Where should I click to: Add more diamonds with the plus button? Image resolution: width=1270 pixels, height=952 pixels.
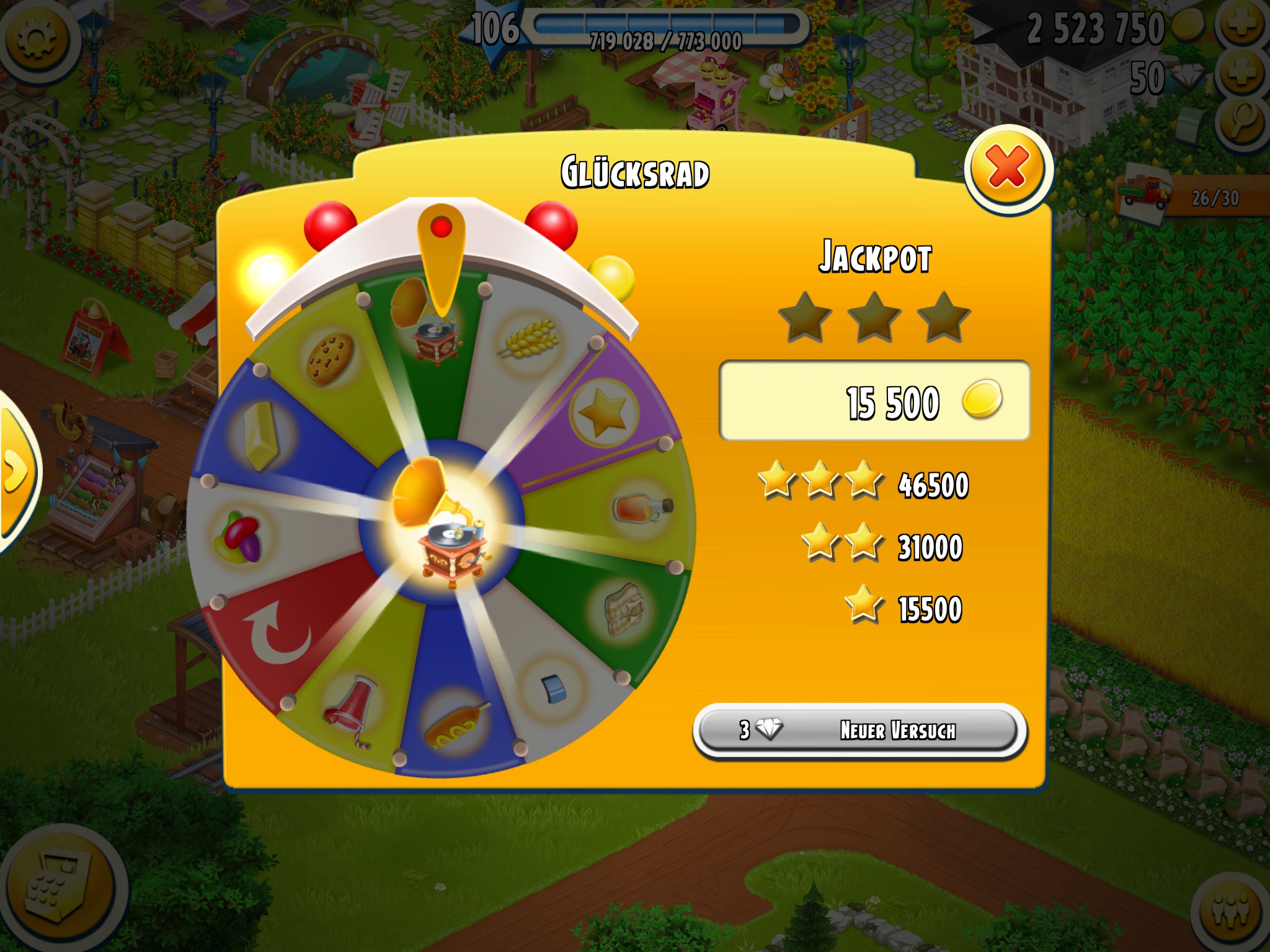(x=1241, y=76)
